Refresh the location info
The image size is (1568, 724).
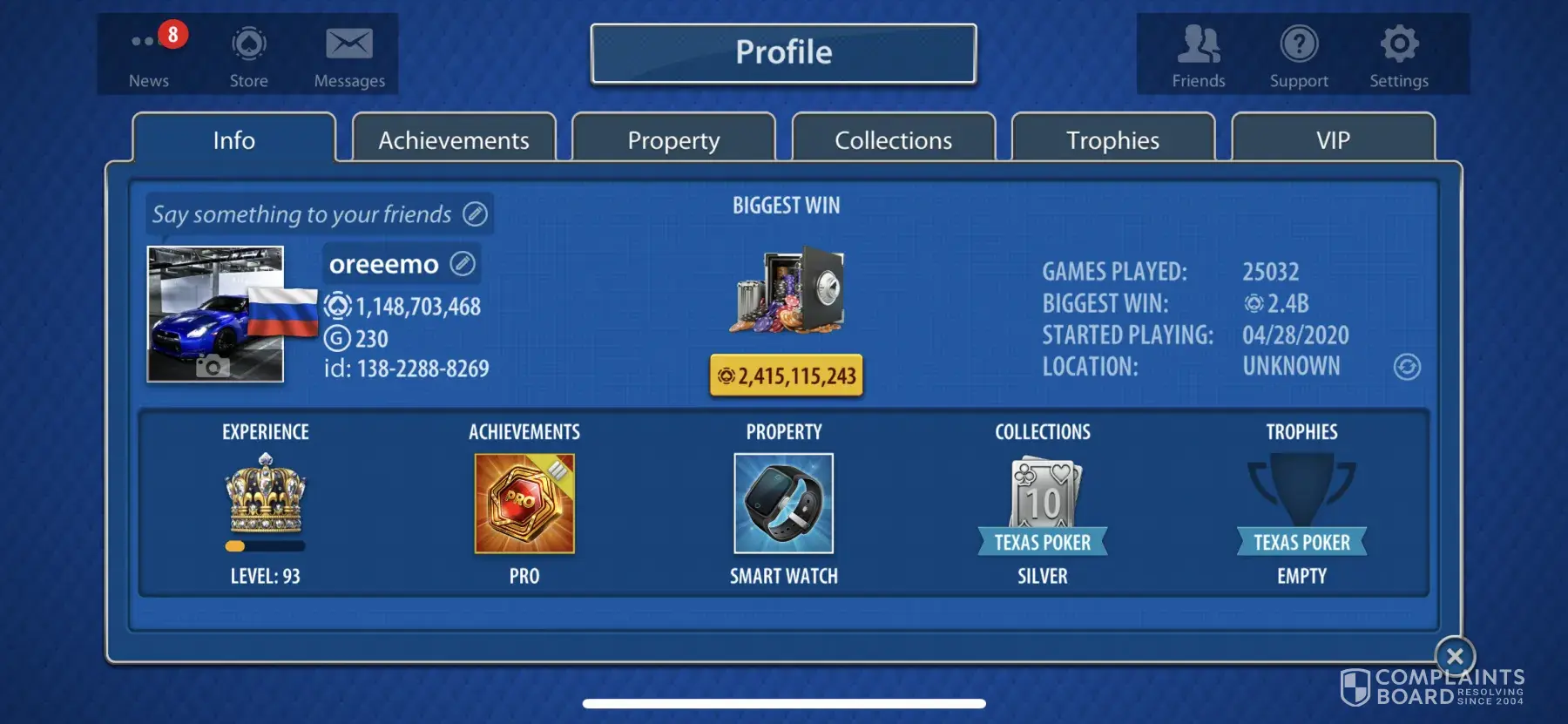tap(1407, 367)
